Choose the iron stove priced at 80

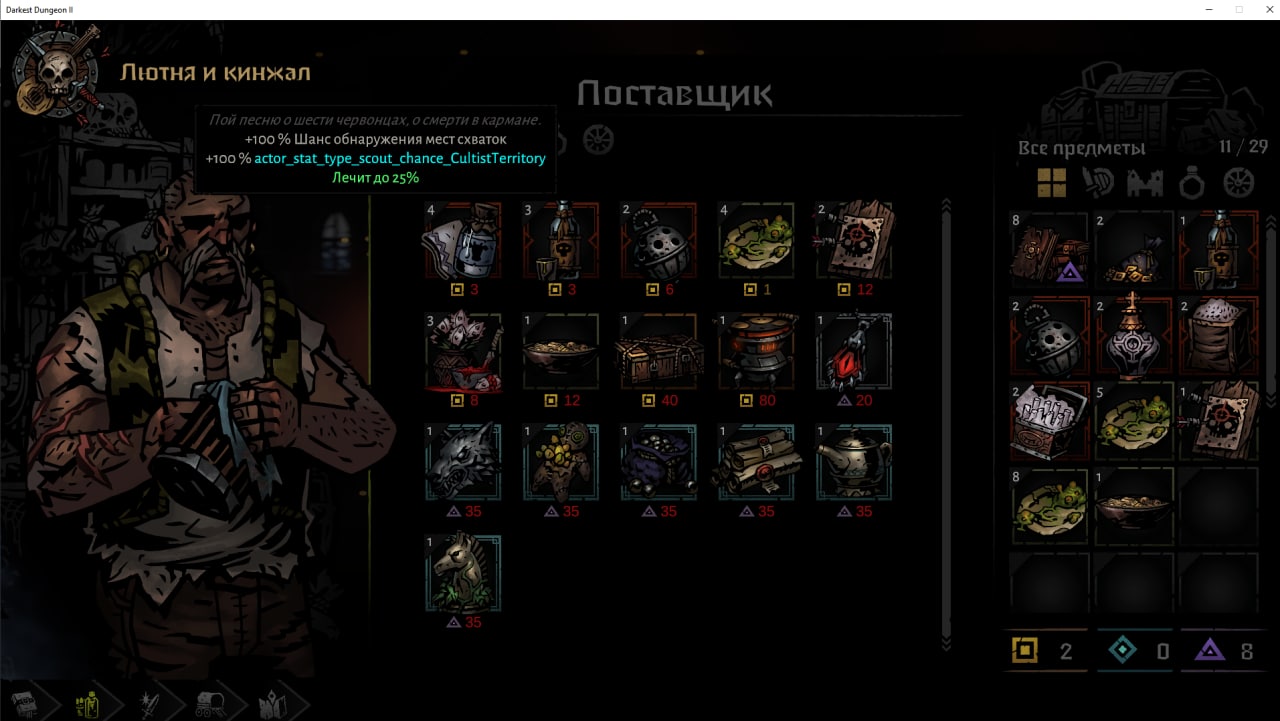point(756,352)
